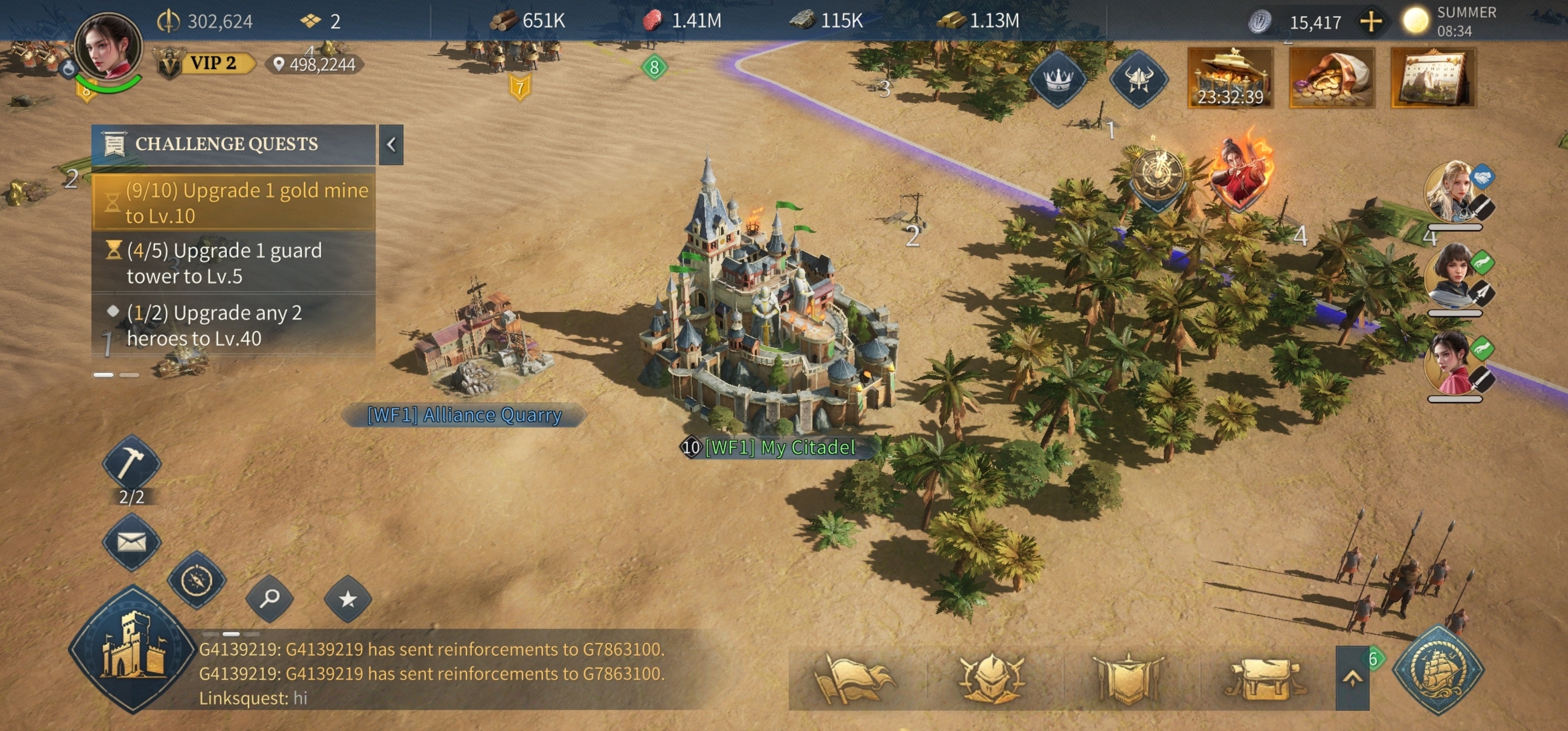Viewport: 1568px width, 731px height.
Task: Open the magnifying glass search
Action: point(270,599)
